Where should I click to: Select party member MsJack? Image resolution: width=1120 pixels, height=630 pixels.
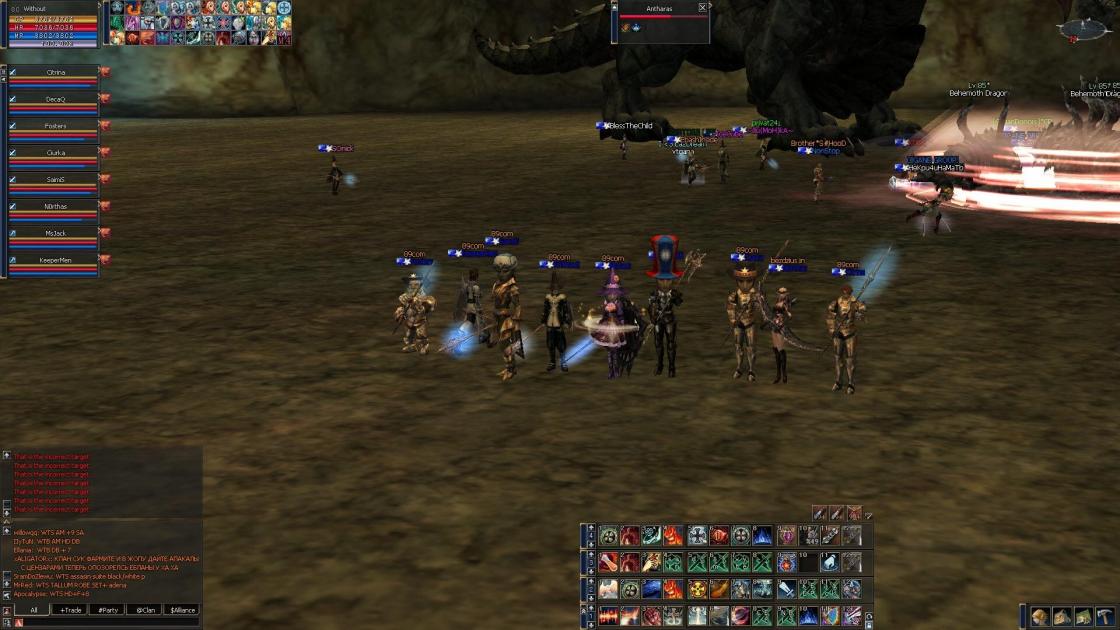coord(55,233)
